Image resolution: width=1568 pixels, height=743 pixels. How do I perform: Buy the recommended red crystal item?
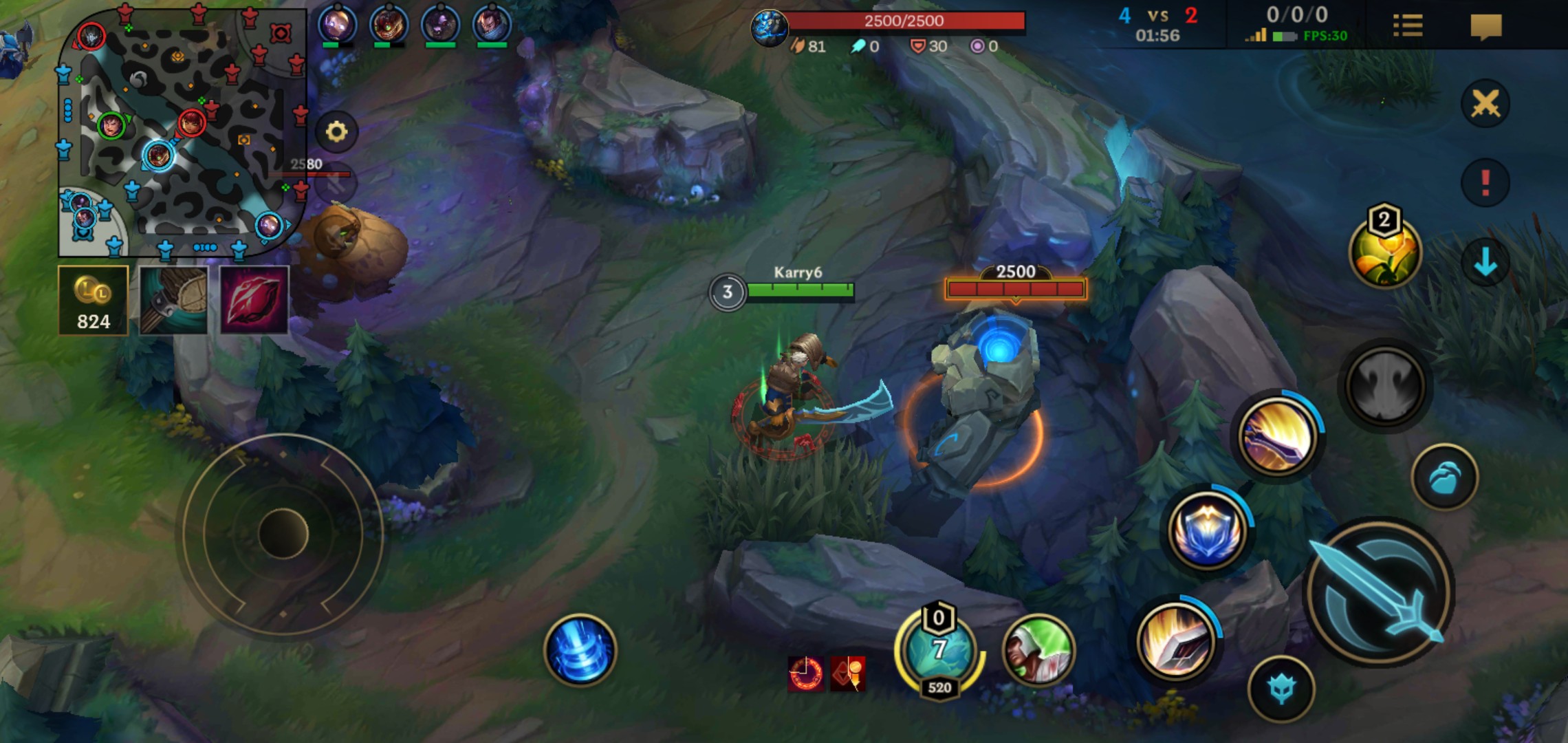[254, 301]
